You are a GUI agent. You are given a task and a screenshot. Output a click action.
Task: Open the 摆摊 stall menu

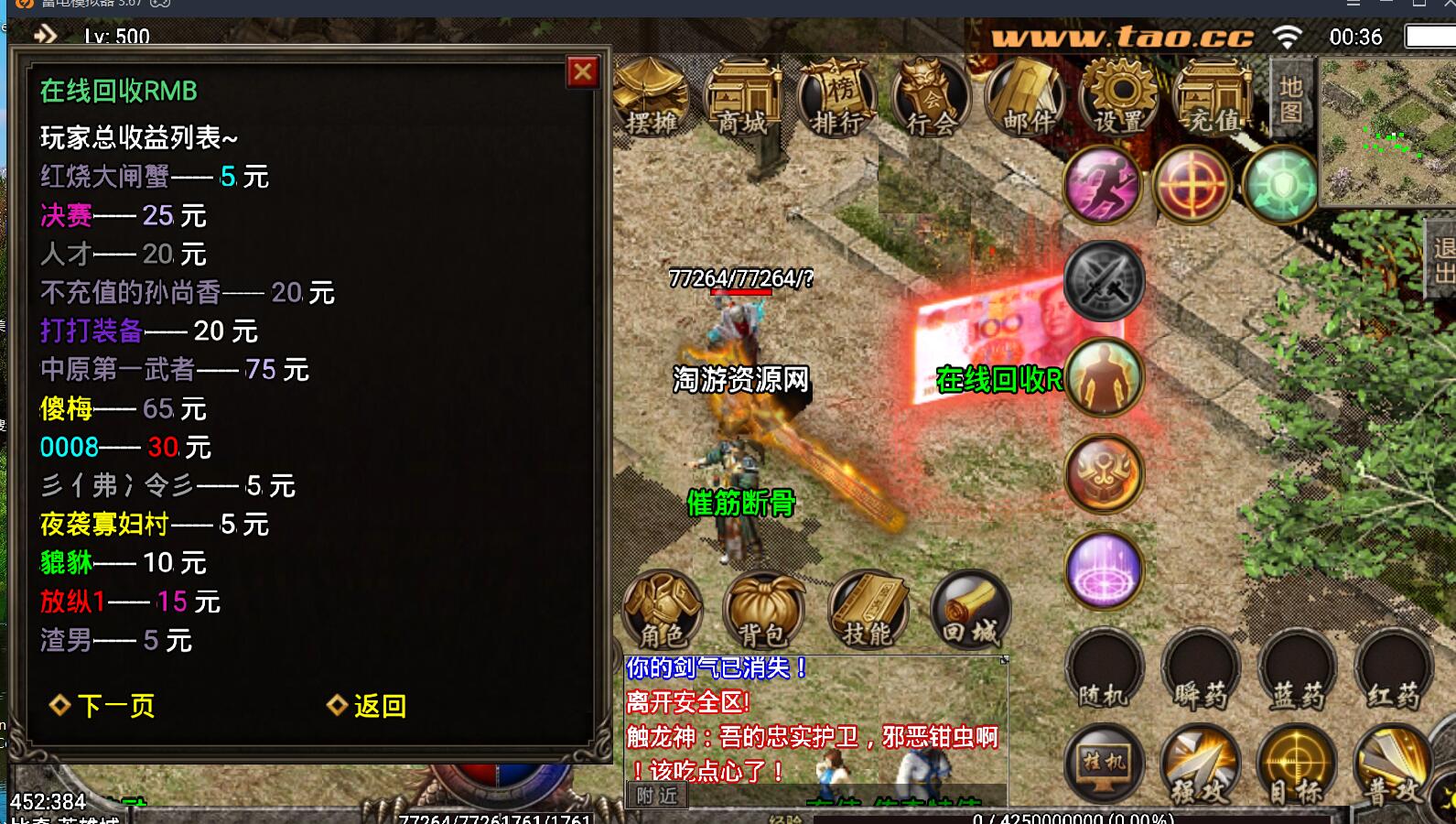tap(652, 97)
